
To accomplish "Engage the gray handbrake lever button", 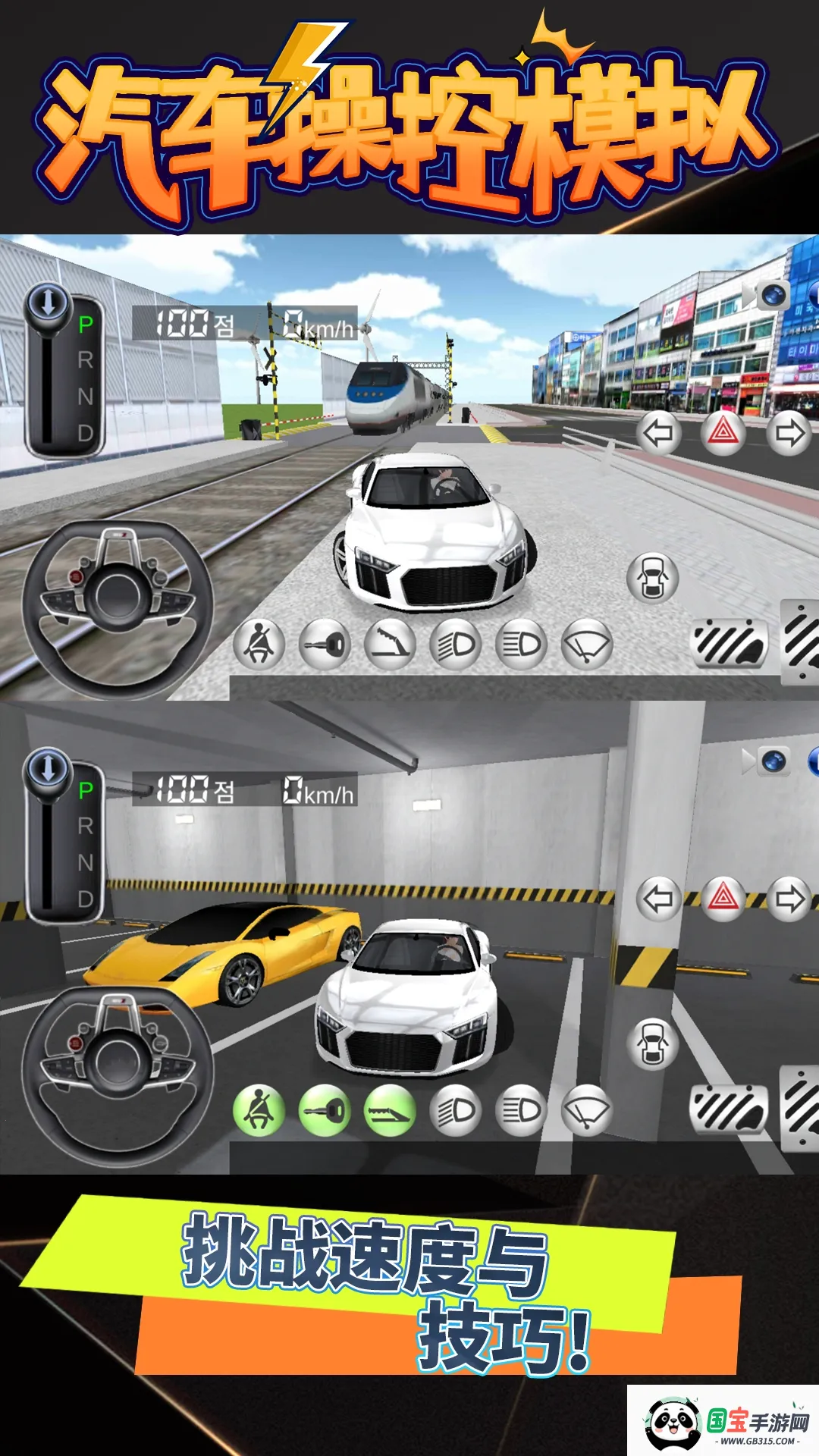I will click(x=390, y=645).
